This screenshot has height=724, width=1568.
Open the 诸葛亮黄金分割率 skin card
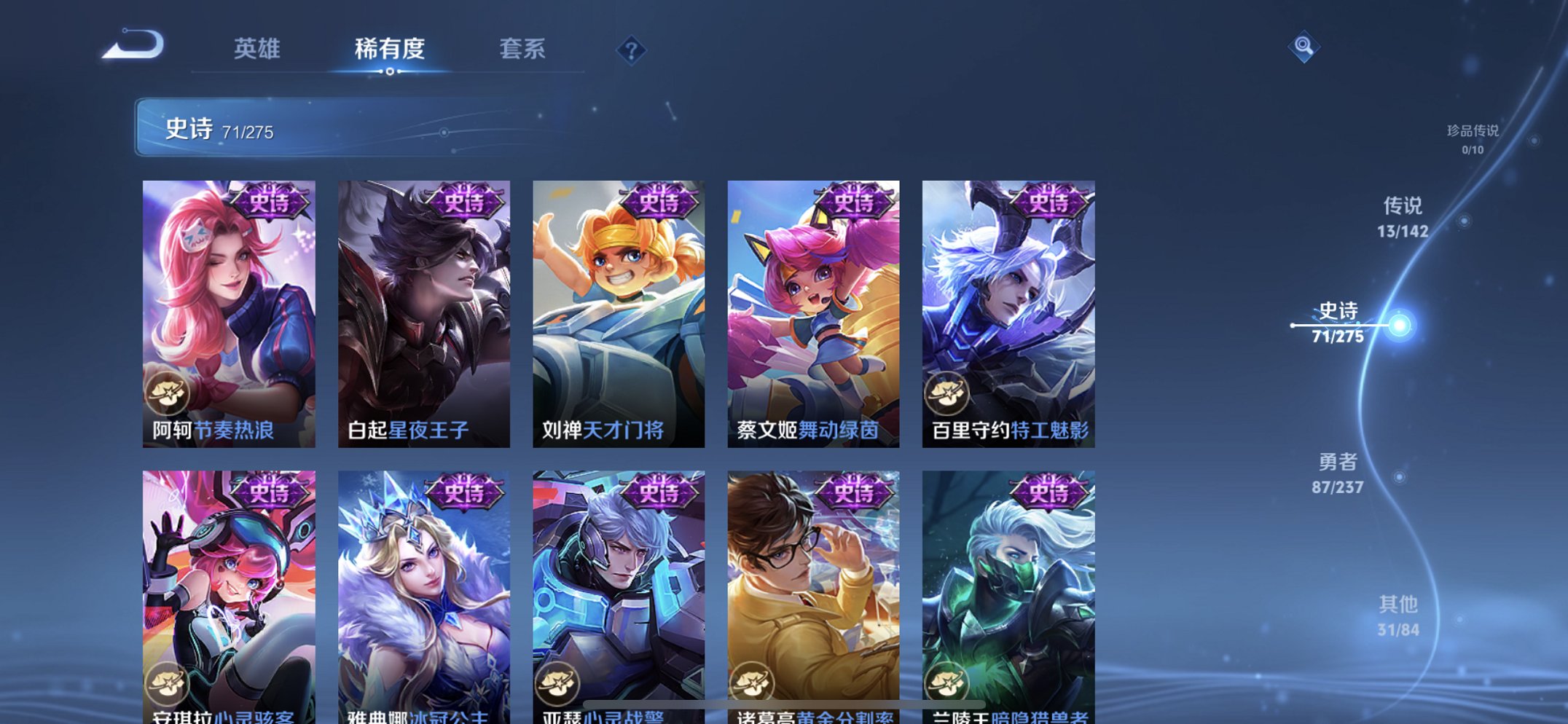(x=813, y=583)
